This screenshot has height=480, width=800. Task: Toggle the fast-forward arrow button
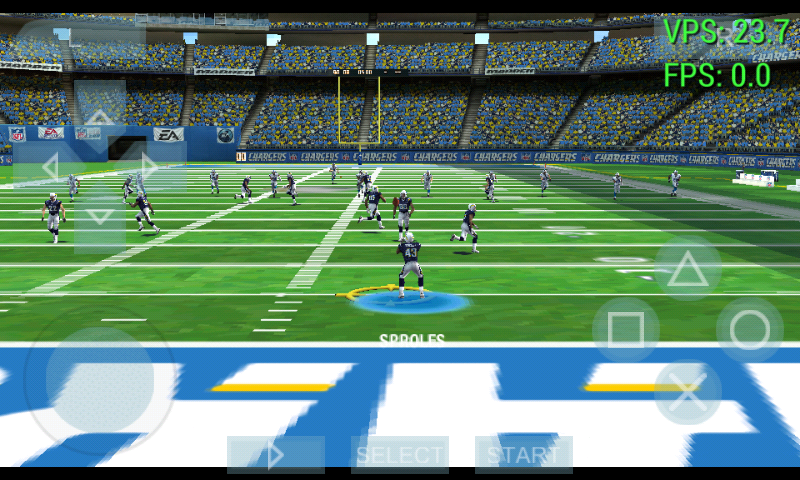click(x=275, y=455)
